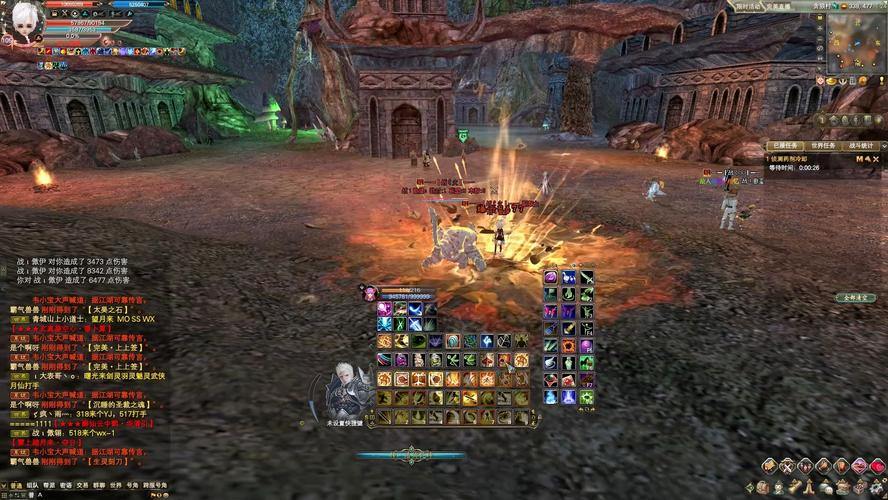Switch chat to the 世界 channel

[x=115, y=485]
